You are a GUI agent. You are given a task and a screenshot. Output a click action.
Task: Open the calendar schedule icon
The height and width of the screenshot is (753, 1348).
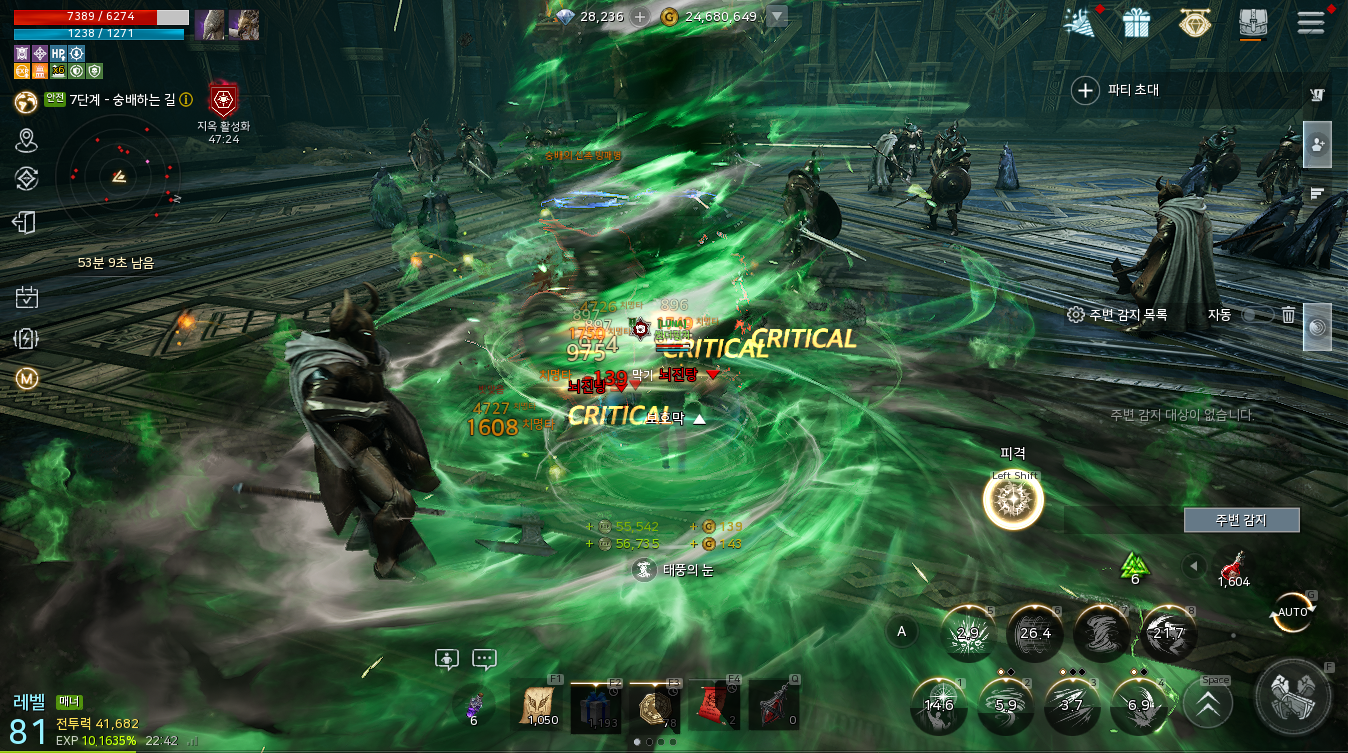pos(27,297)
